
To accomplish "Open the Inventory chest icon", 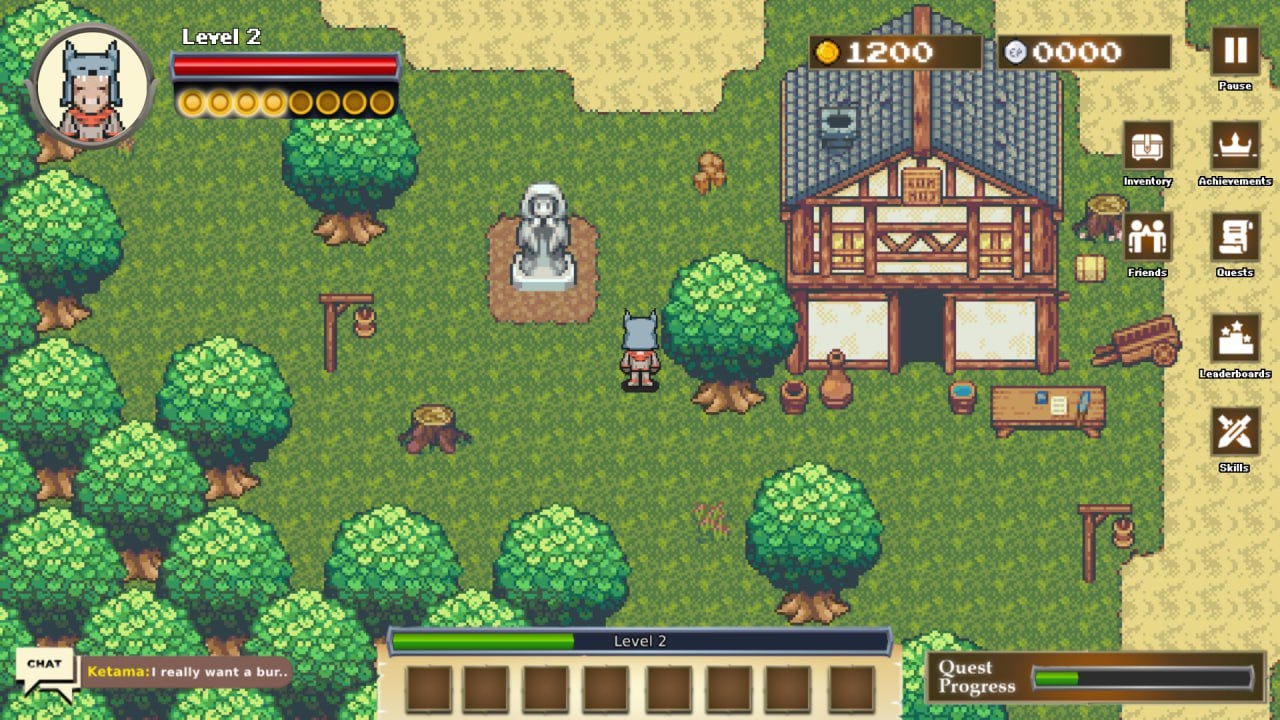I will (x=1147, y=146).
